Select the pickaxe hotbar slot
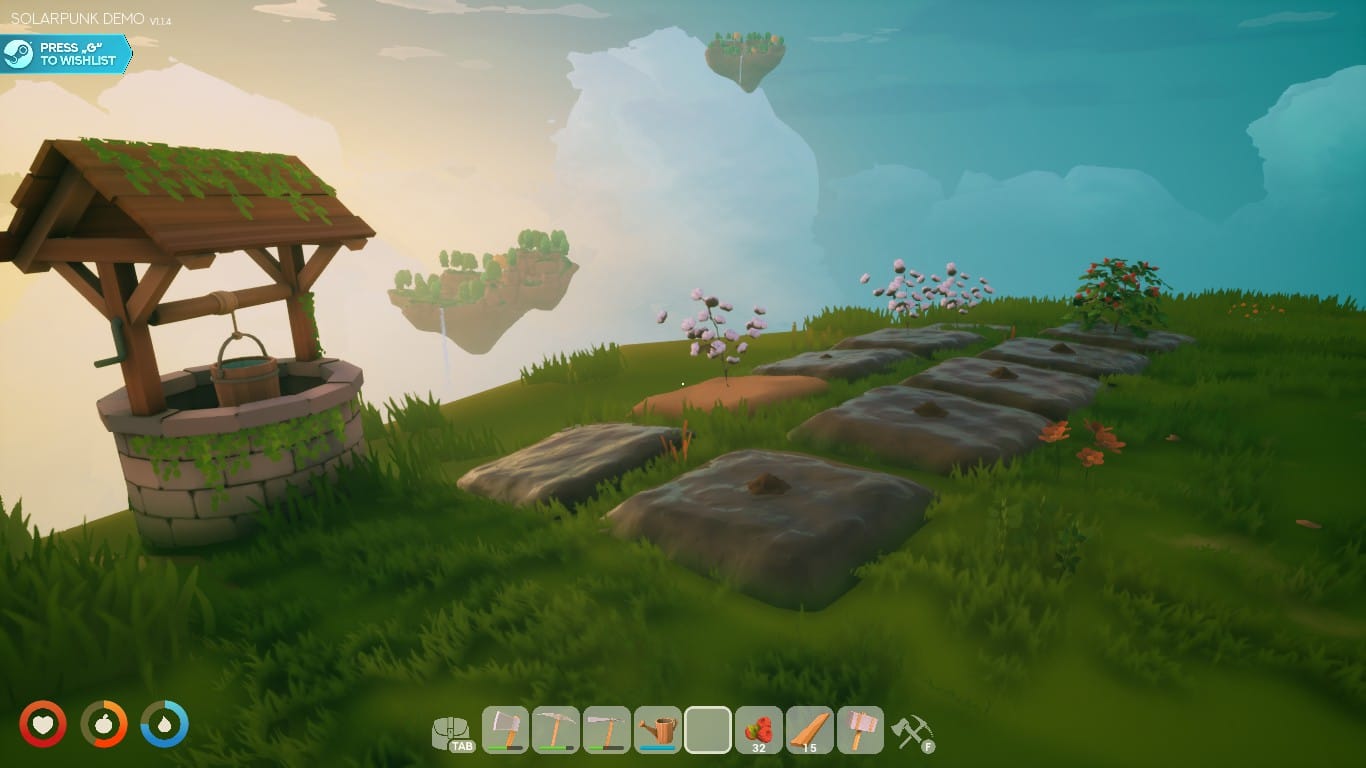This screenshot has height=768, width=1366. [556, 730]
